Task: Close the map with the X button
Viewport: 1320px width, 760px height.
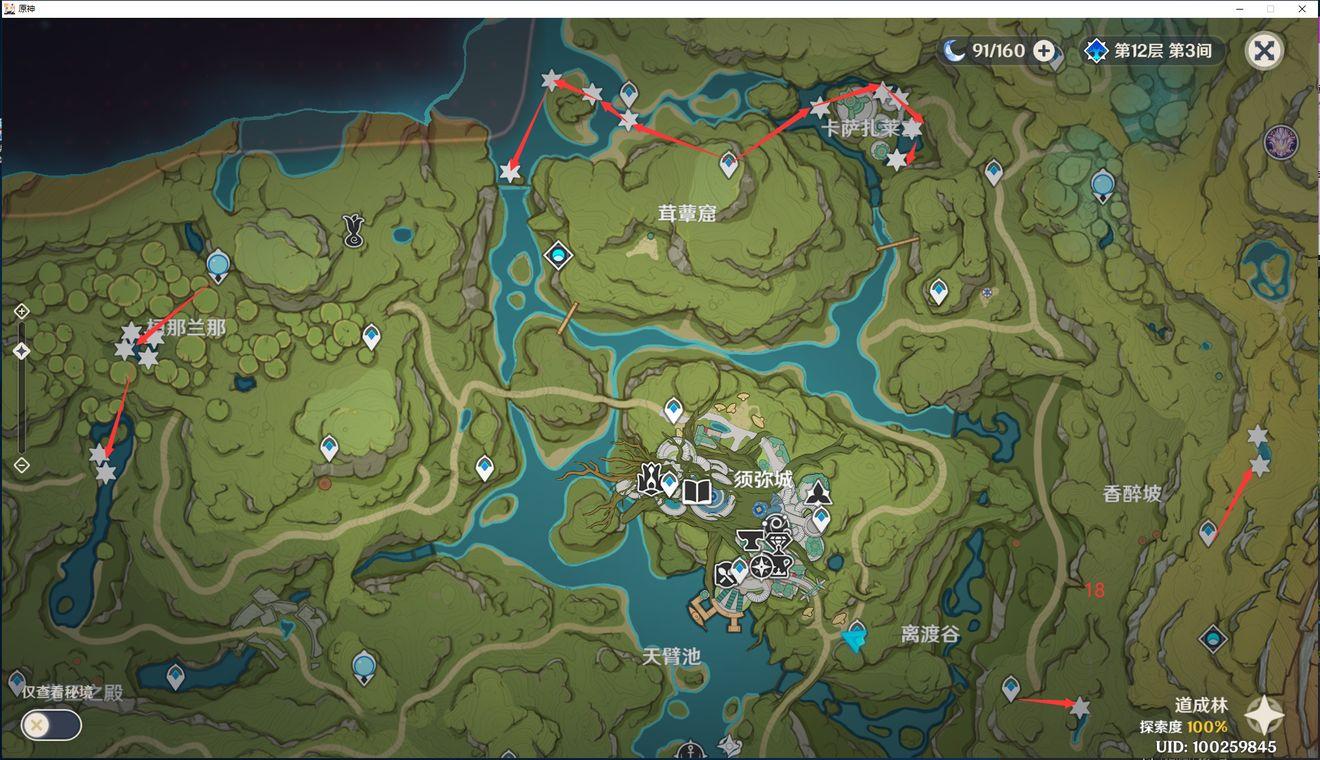Action: 1264,51
